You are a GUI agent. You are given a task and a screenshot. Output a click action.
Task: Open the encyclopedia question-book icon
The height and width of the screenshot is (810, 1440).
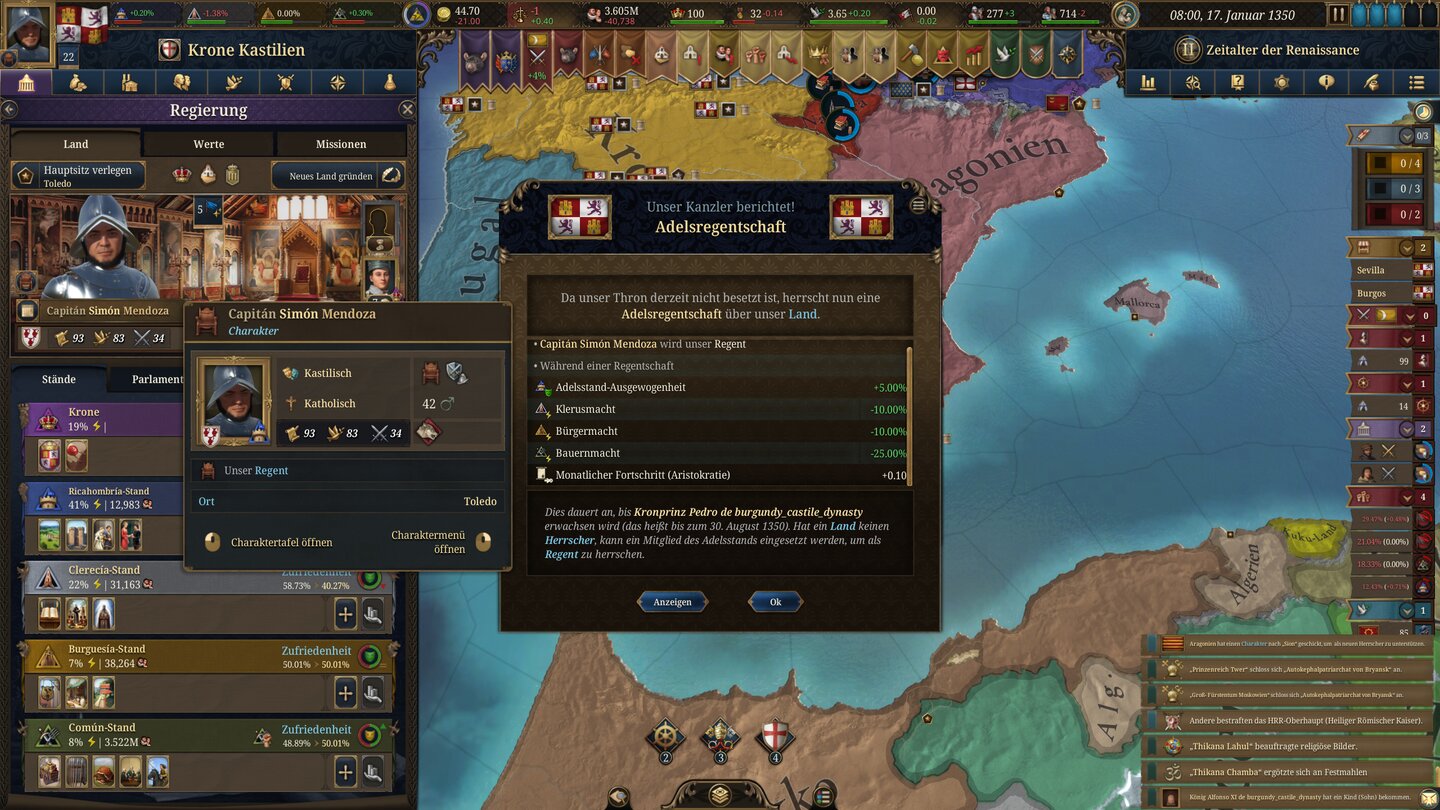coord(1237,83)
